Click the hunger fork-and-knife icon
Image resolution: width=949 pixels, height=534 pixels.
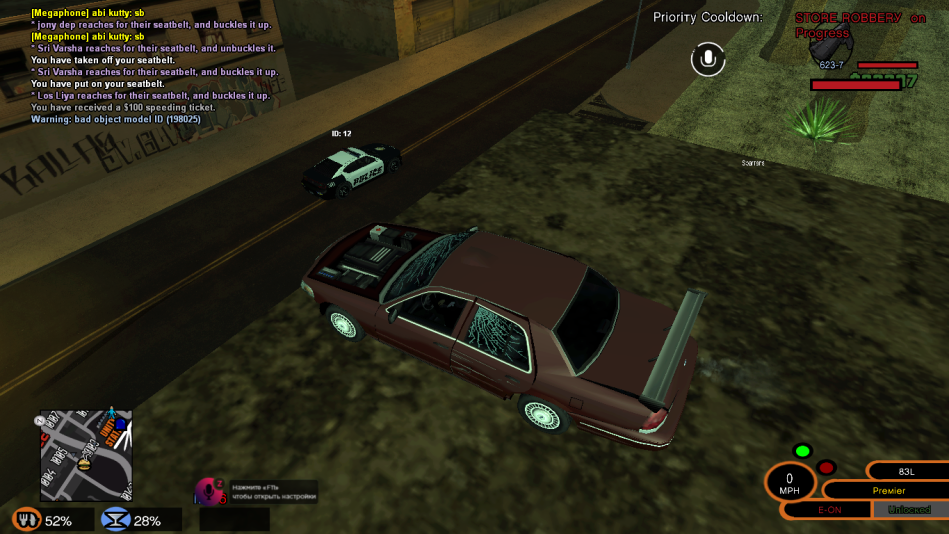point(26,520)
